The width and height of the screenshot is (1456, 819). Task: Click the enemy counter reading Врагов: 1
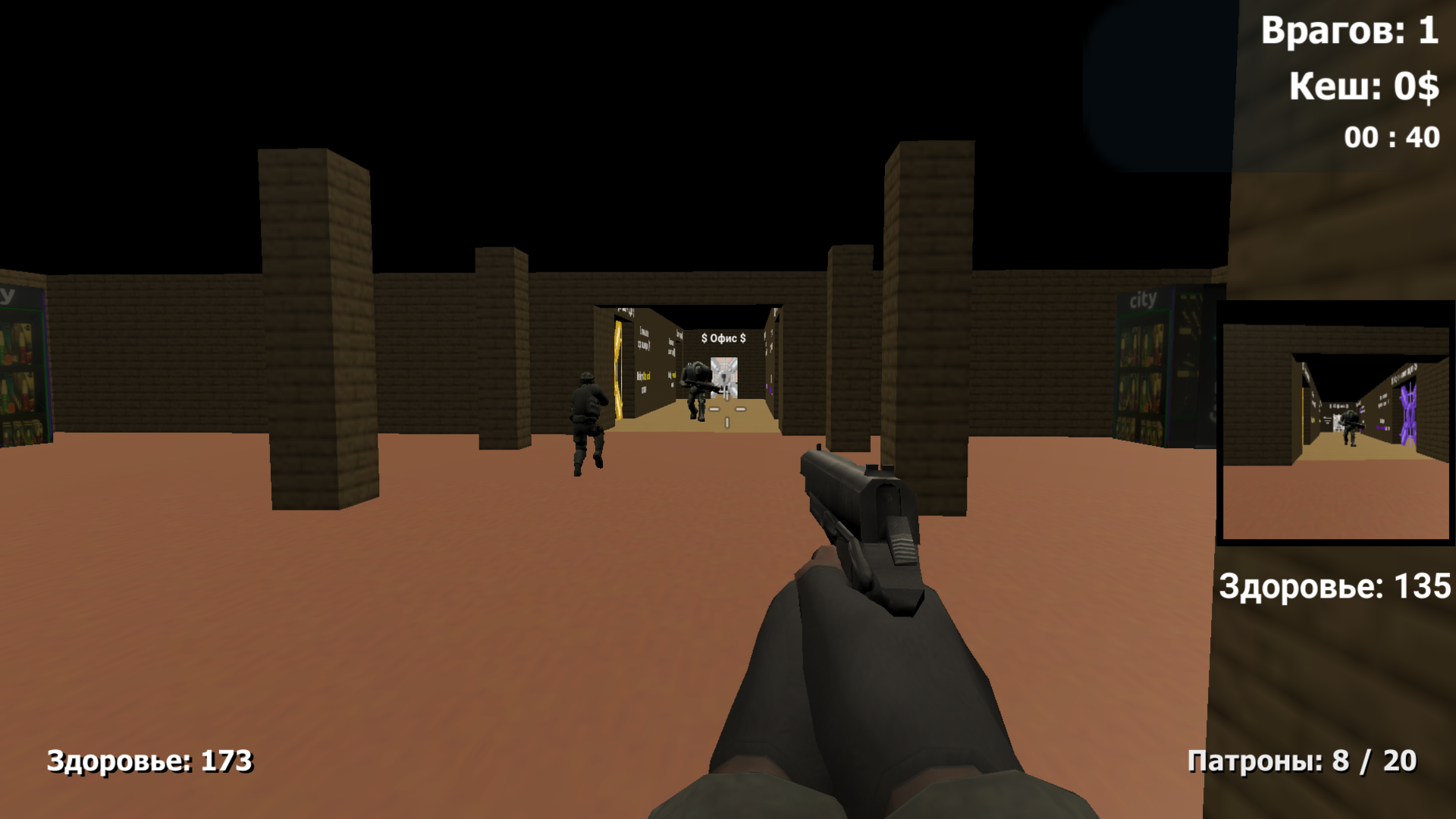point(1350,32)
